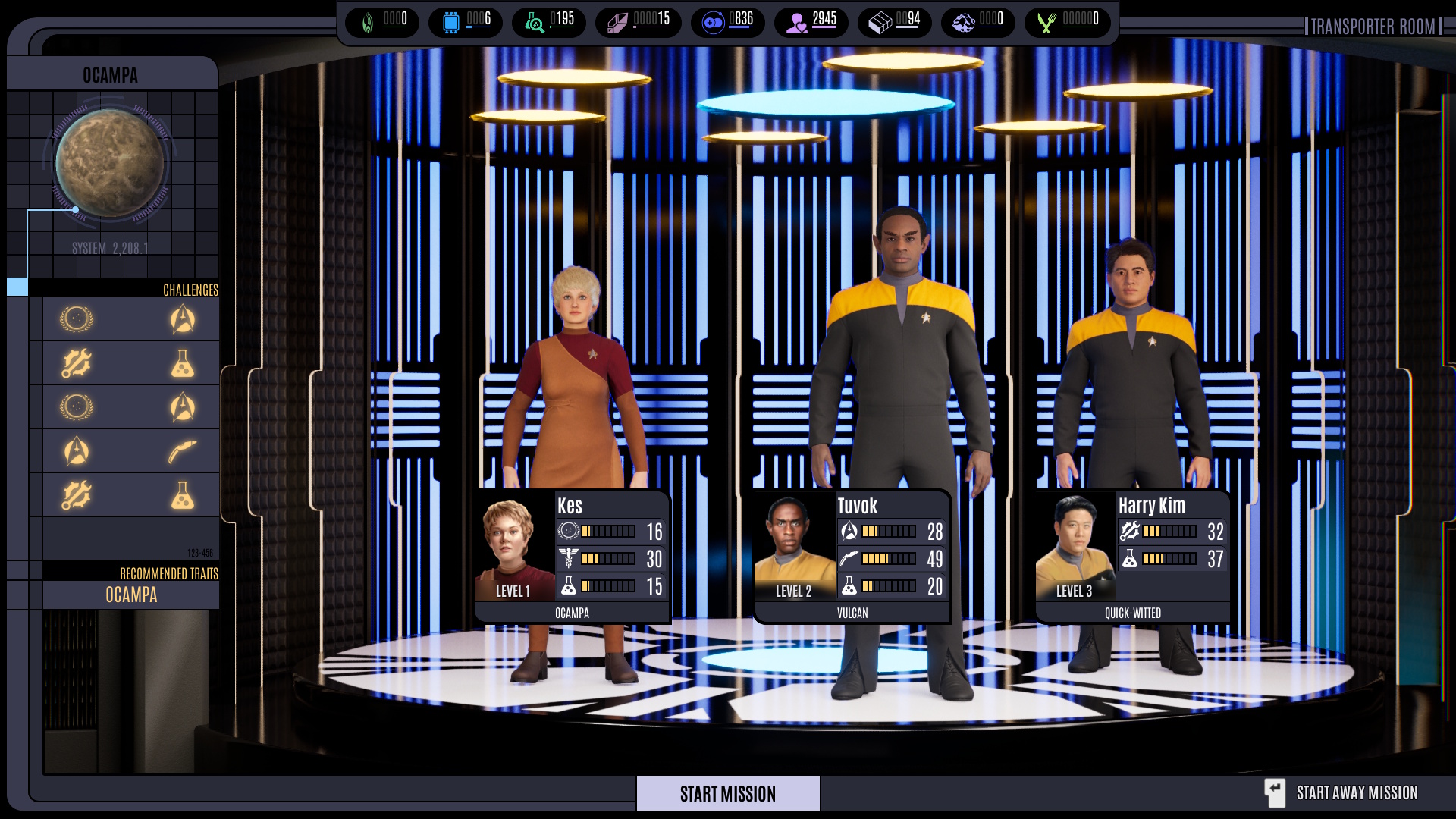Open the Ocampa planet thumbnail
The height and width of the screenshot is (819, 1456).
(x=110, y=163)
